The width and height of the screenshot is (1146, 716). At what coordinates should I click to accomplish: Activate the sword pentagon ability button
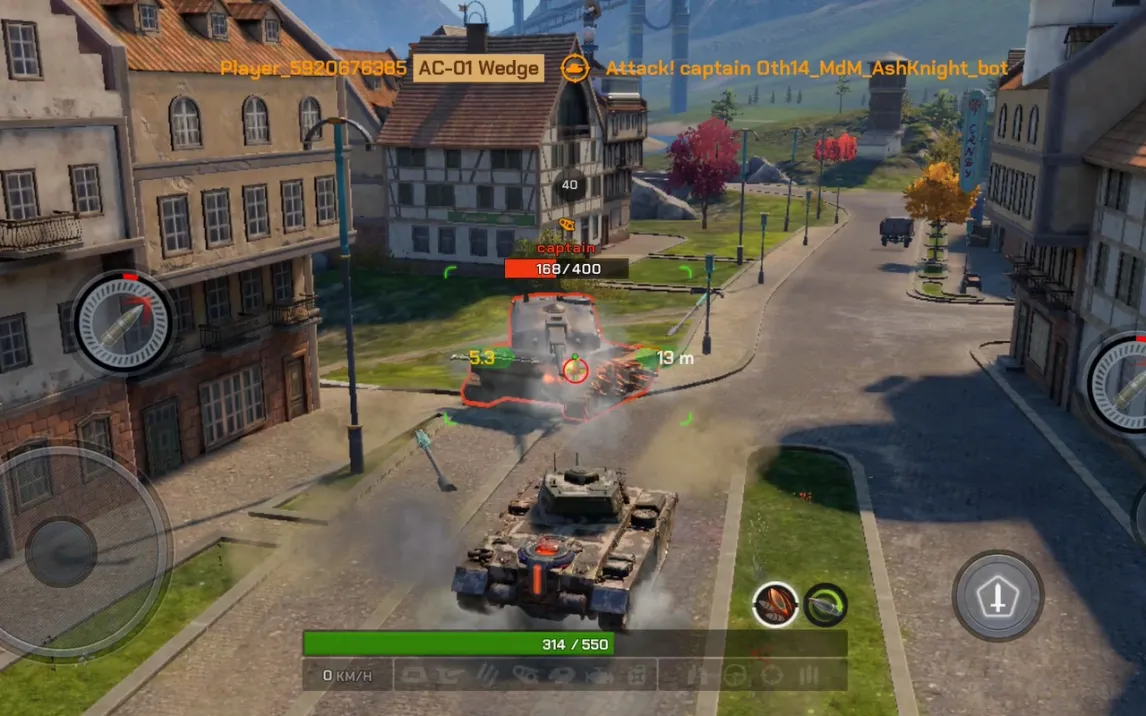point(997,596)
